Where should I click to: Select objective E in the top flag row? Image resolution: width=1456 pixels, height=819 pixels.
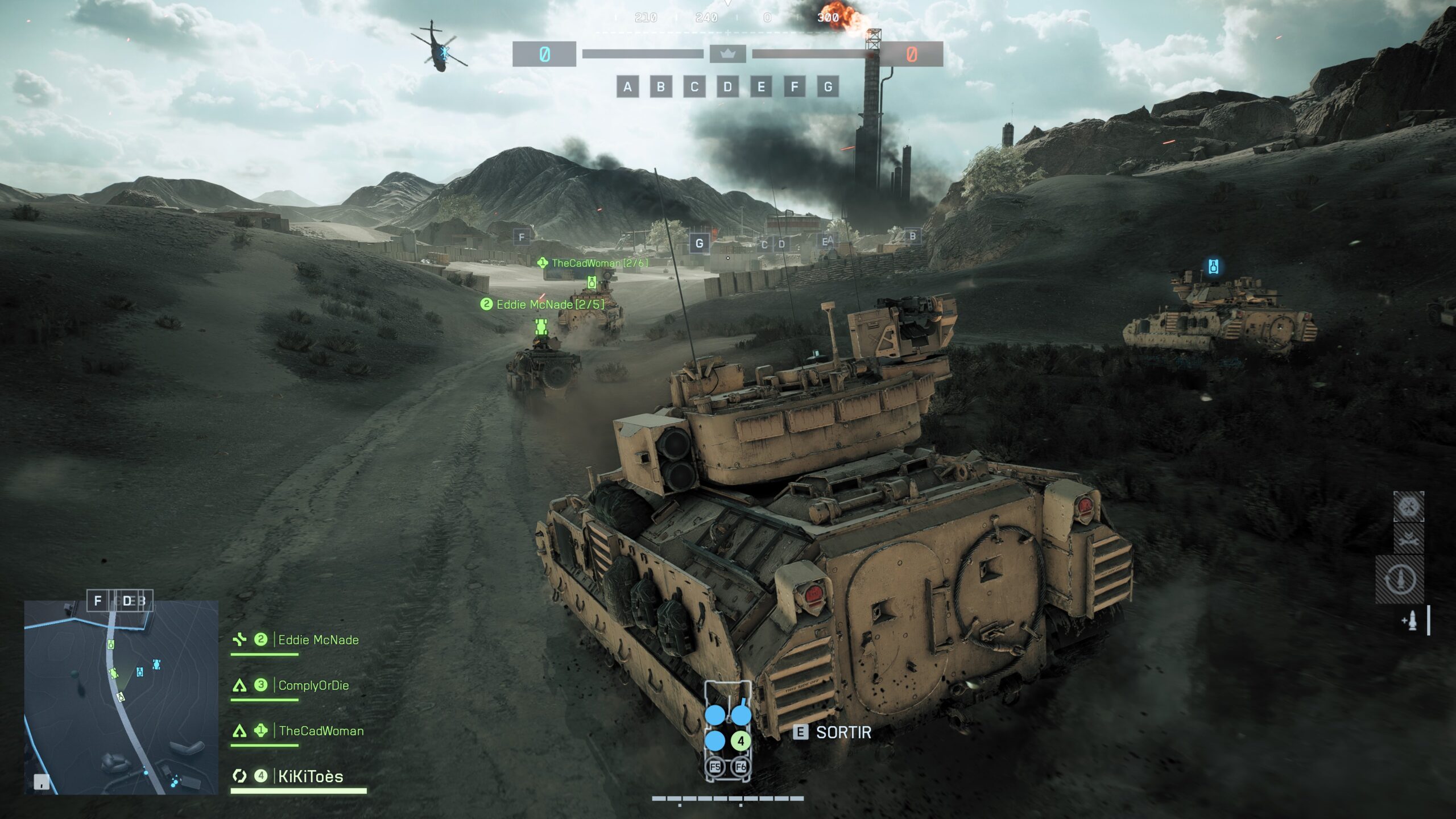(761, 87)
